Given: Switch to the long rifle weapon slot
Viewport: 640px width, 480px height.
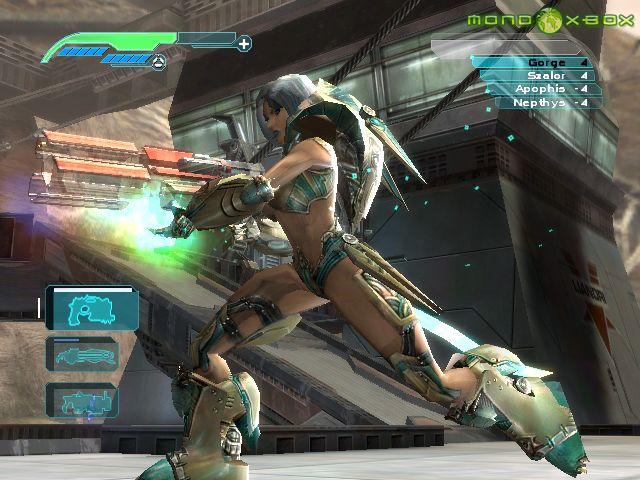Looking at the screenshot, I should coord(82,354).
